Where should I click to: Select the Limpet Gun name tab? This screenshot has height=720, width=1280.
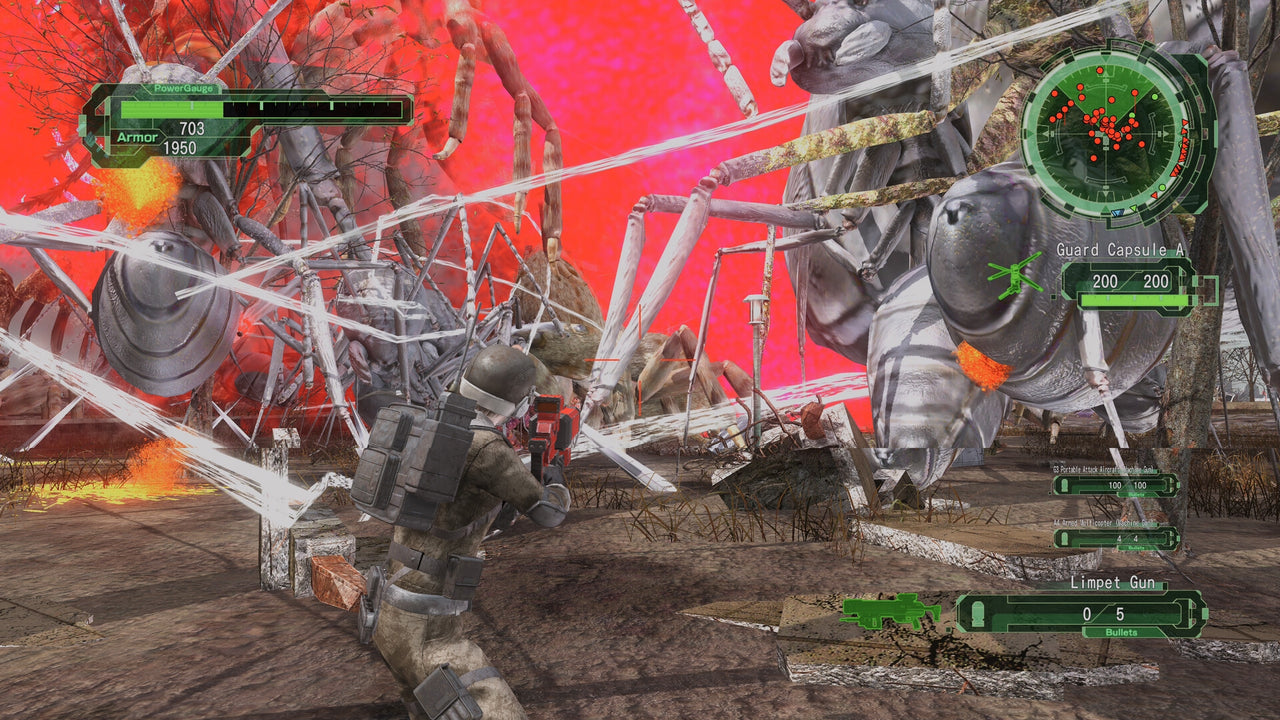click(x=1113, y=583)
